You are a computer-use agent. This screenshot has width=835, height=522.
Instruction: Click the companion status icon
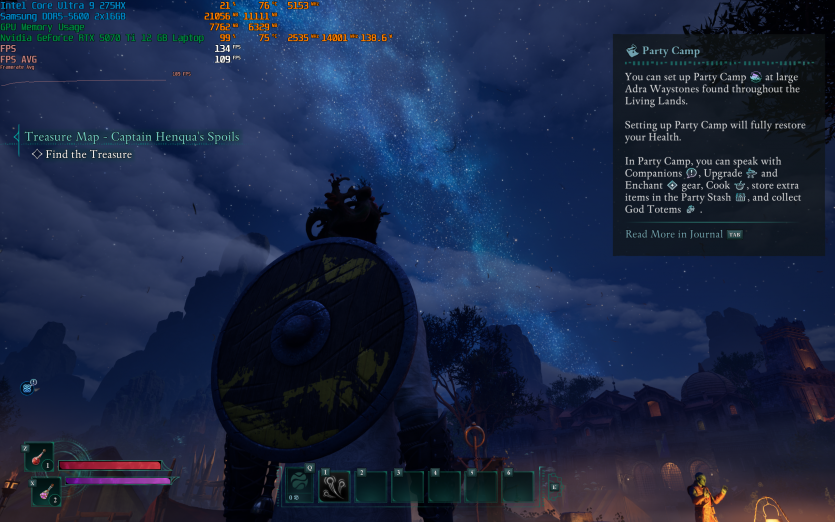(x=28, y=386)
